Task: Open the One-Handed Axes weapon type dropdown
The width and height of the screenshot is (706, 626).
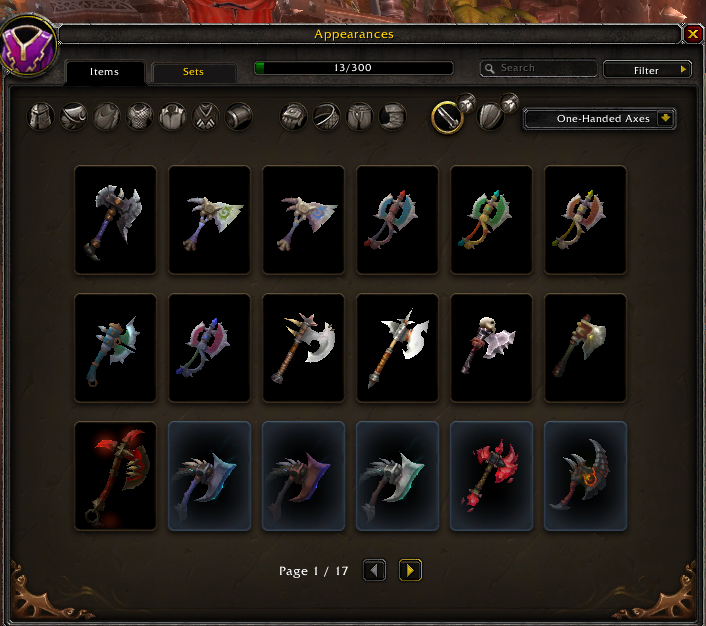Action: click(600, 119)
